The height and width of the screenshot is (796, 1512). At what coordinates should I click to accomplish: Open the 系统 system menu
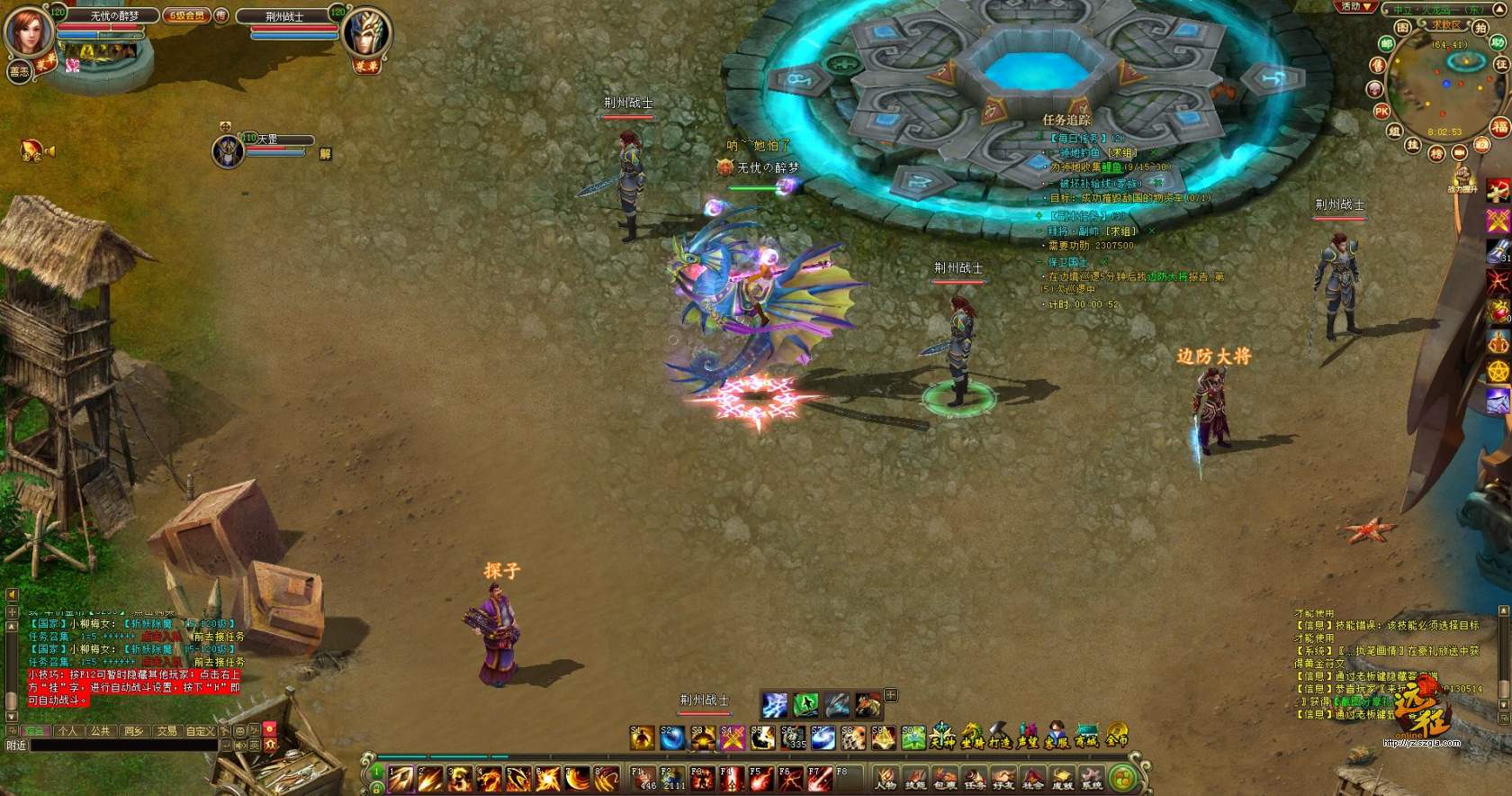(1092, 778)
